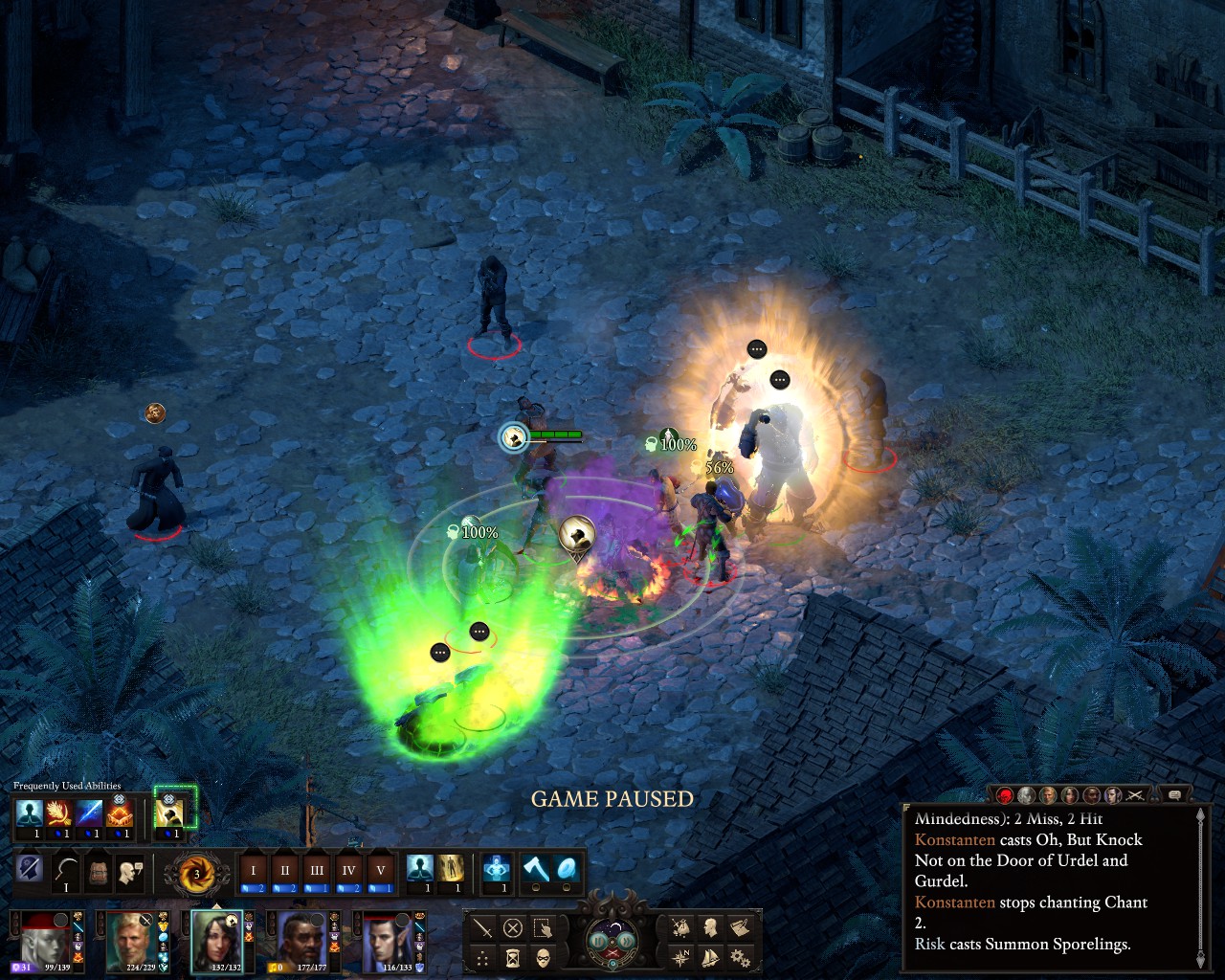The width and height of the screenshot is (1225, 980).
Task: Open the game options gear icon
Action: coord(740,956)
